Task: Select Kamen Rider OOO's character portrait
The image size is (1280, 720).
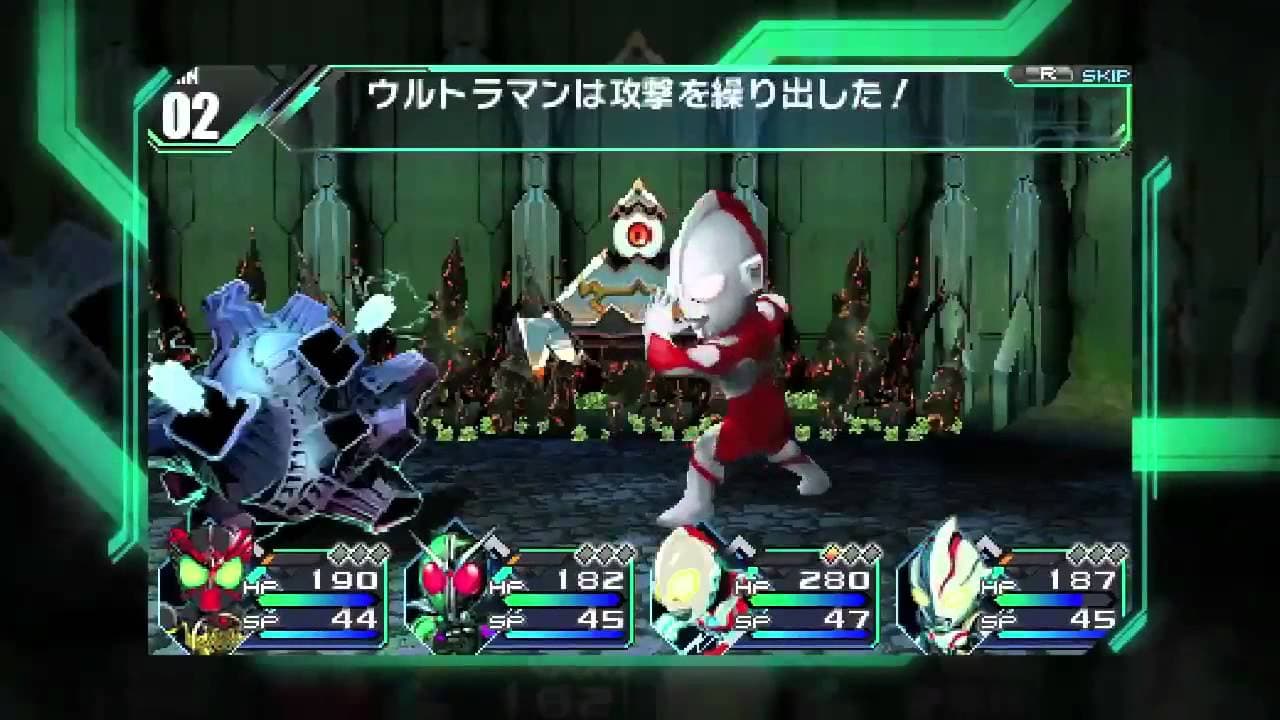Action: (x=206, y=592)
